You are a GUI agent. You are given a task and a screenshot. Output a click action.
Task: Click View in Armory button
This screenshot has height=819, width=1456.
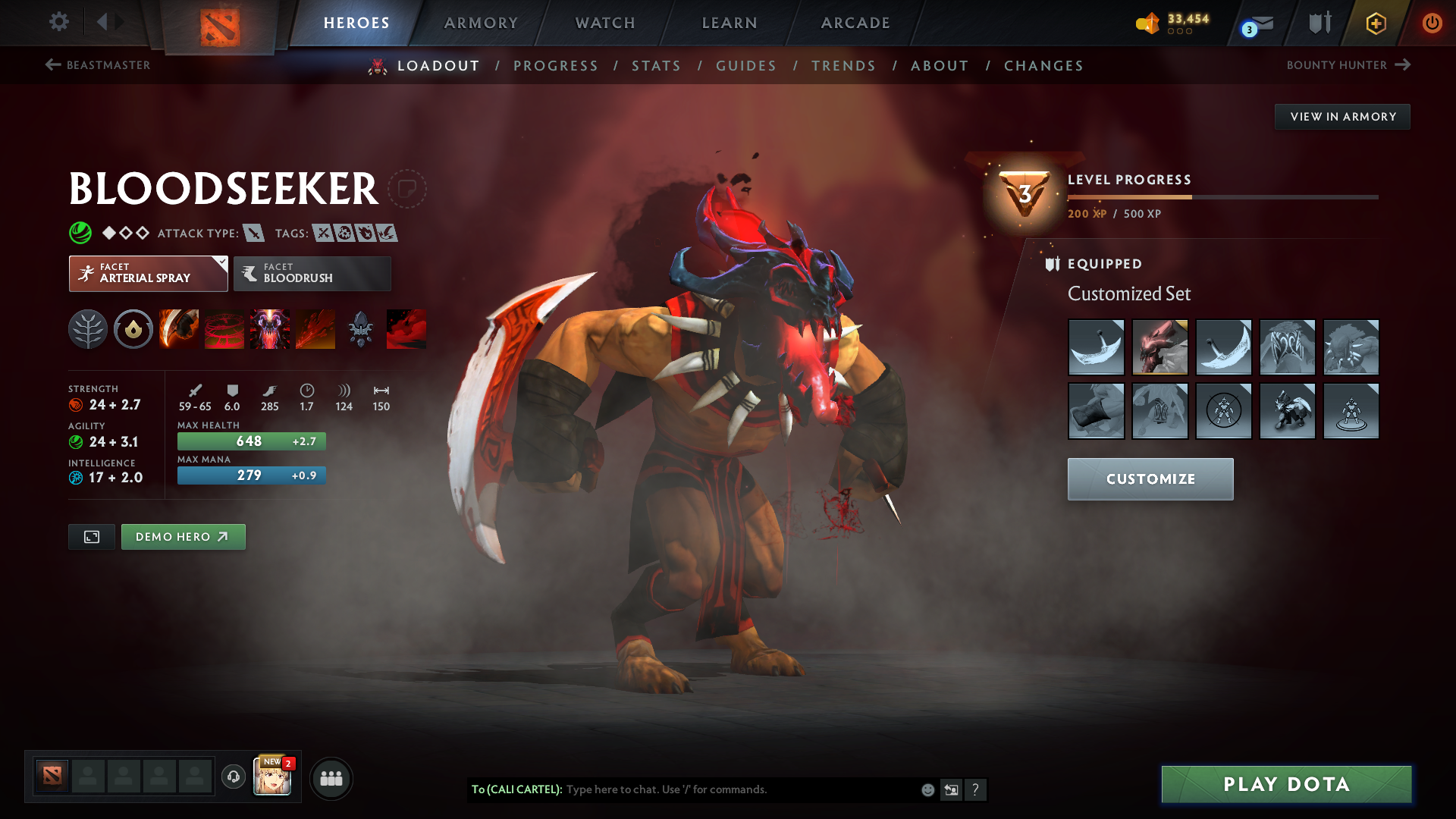click(1342, 117)
